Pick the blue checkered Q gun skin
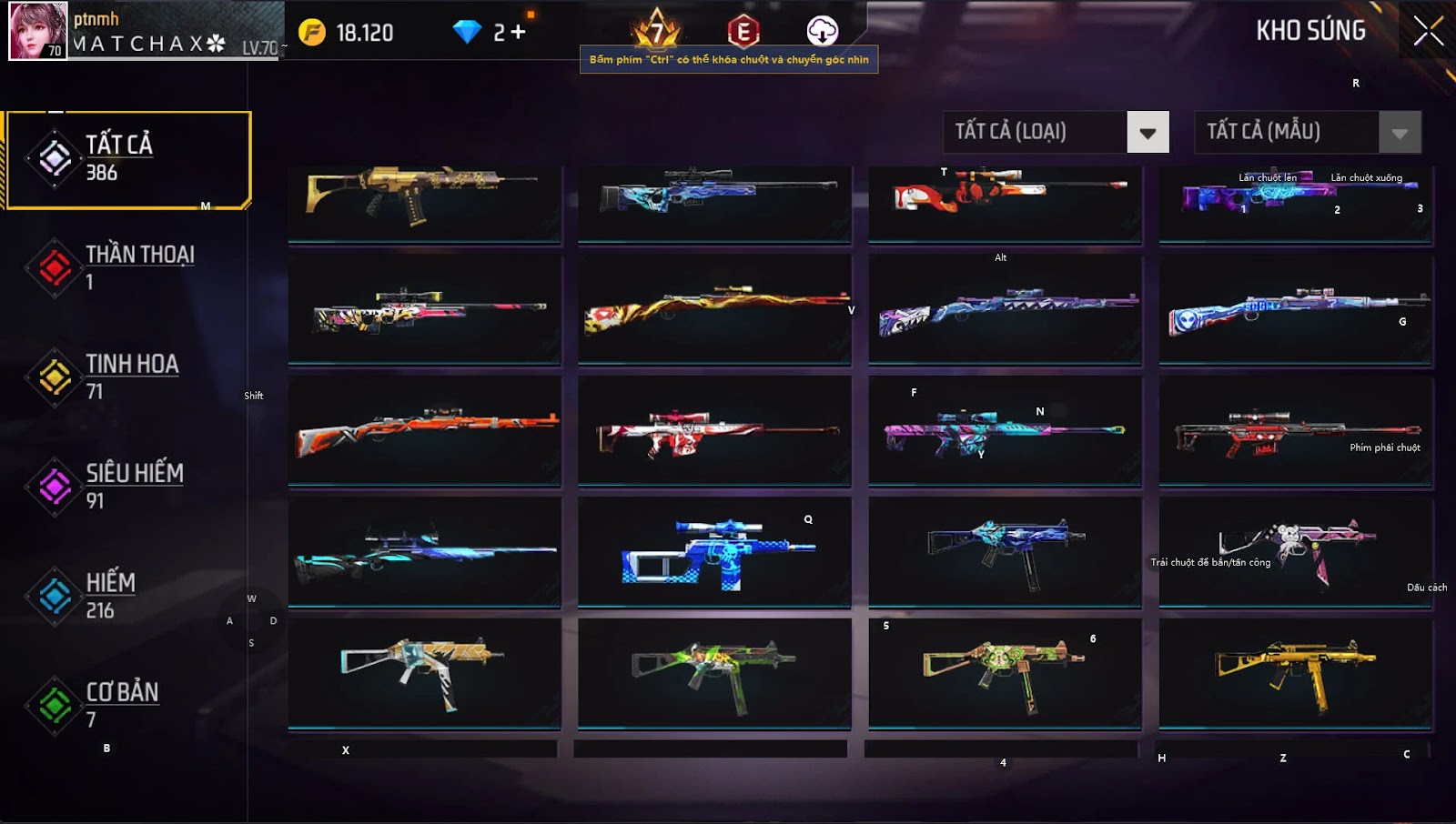Screen dimensions: 1456x824 [714, 551]
